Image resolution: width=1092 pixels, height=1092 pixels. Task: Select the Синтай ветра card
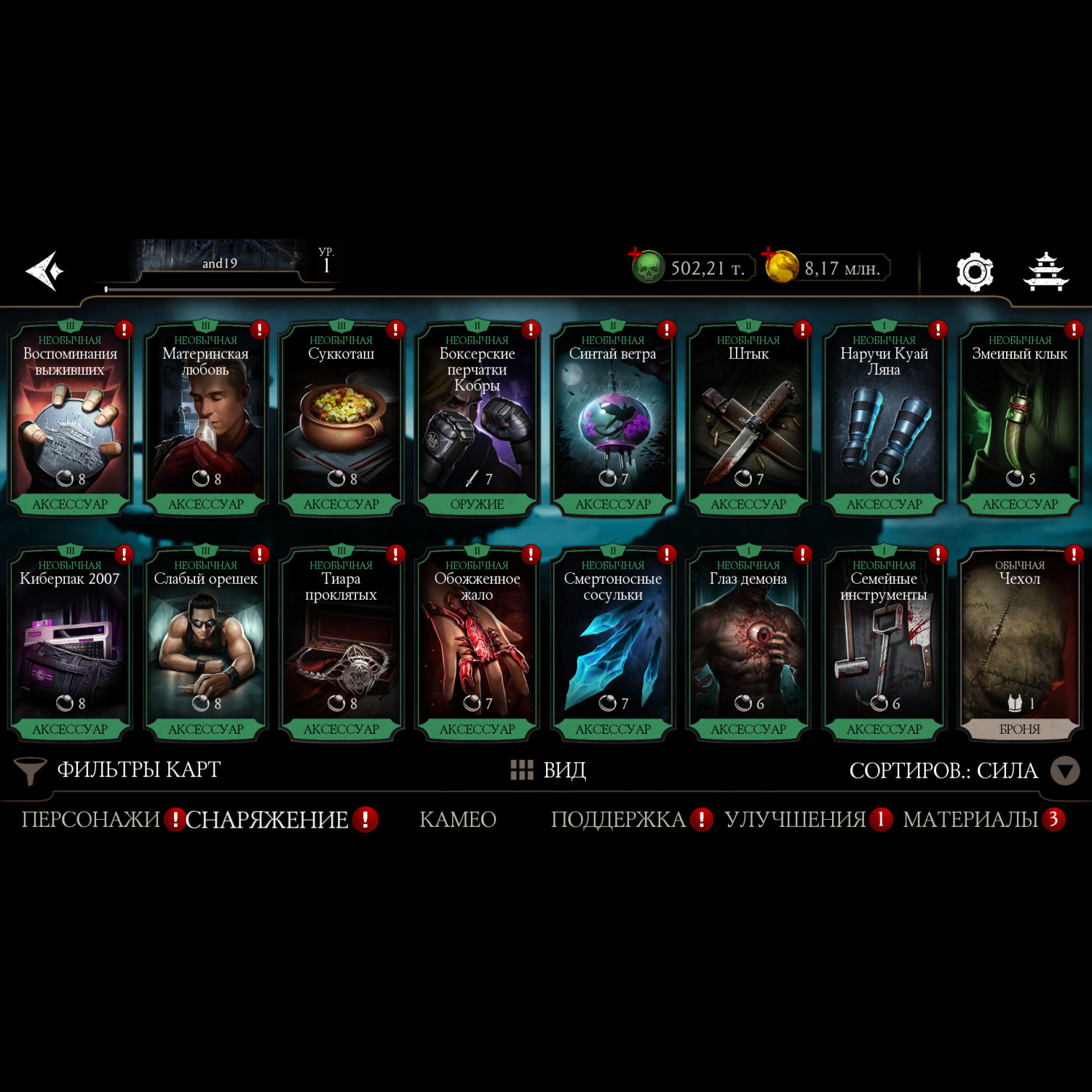(613, 419)
